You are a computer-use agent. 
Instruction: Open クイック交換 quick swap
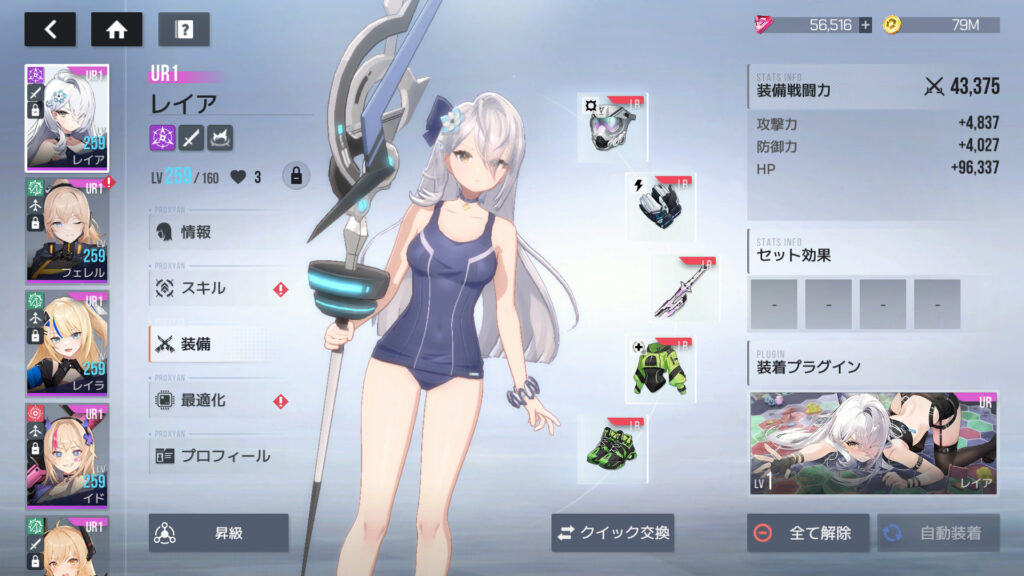[613, 533]
